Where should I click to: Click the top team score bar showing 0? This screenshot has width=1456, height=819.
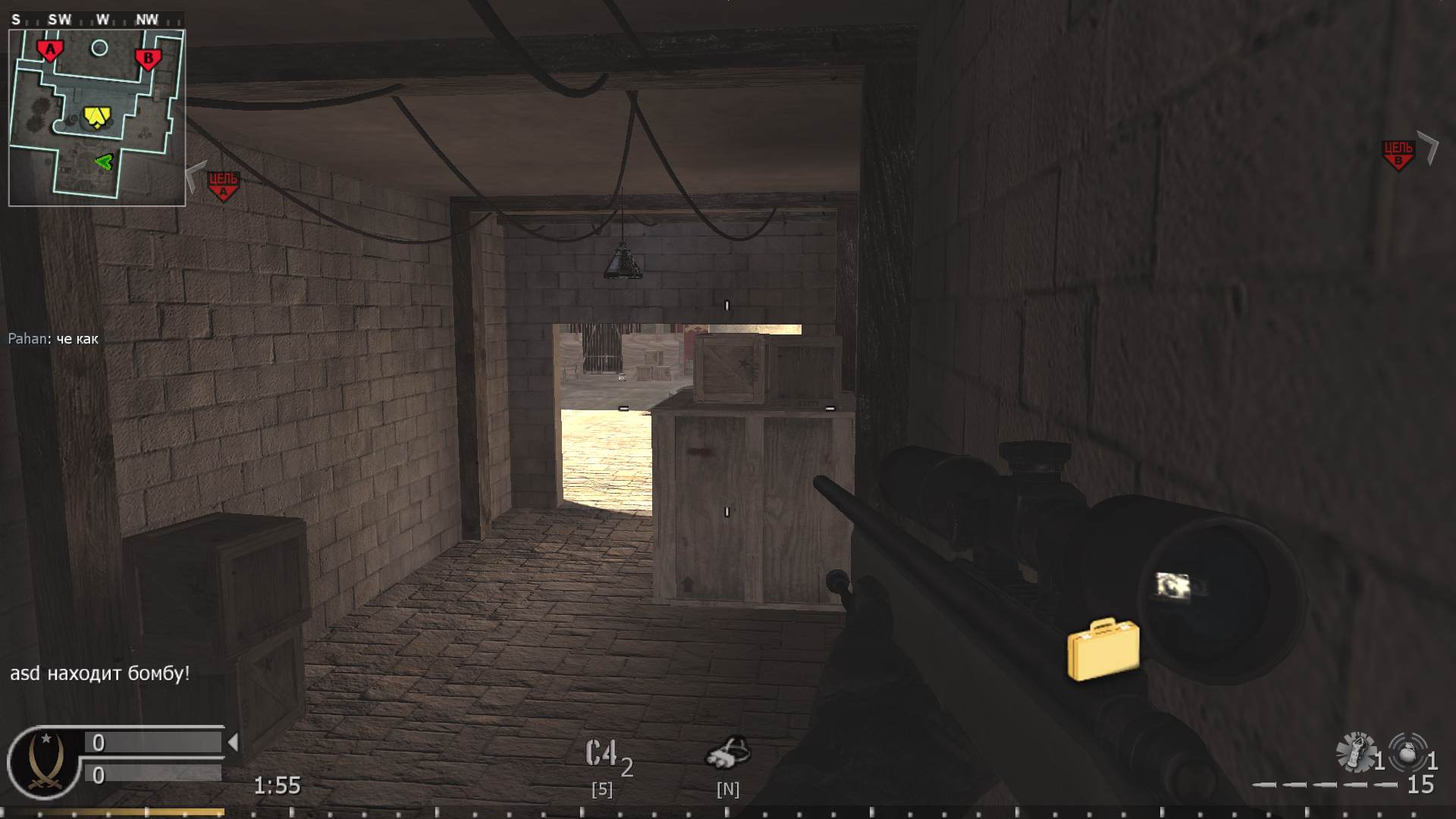(152, 742)
